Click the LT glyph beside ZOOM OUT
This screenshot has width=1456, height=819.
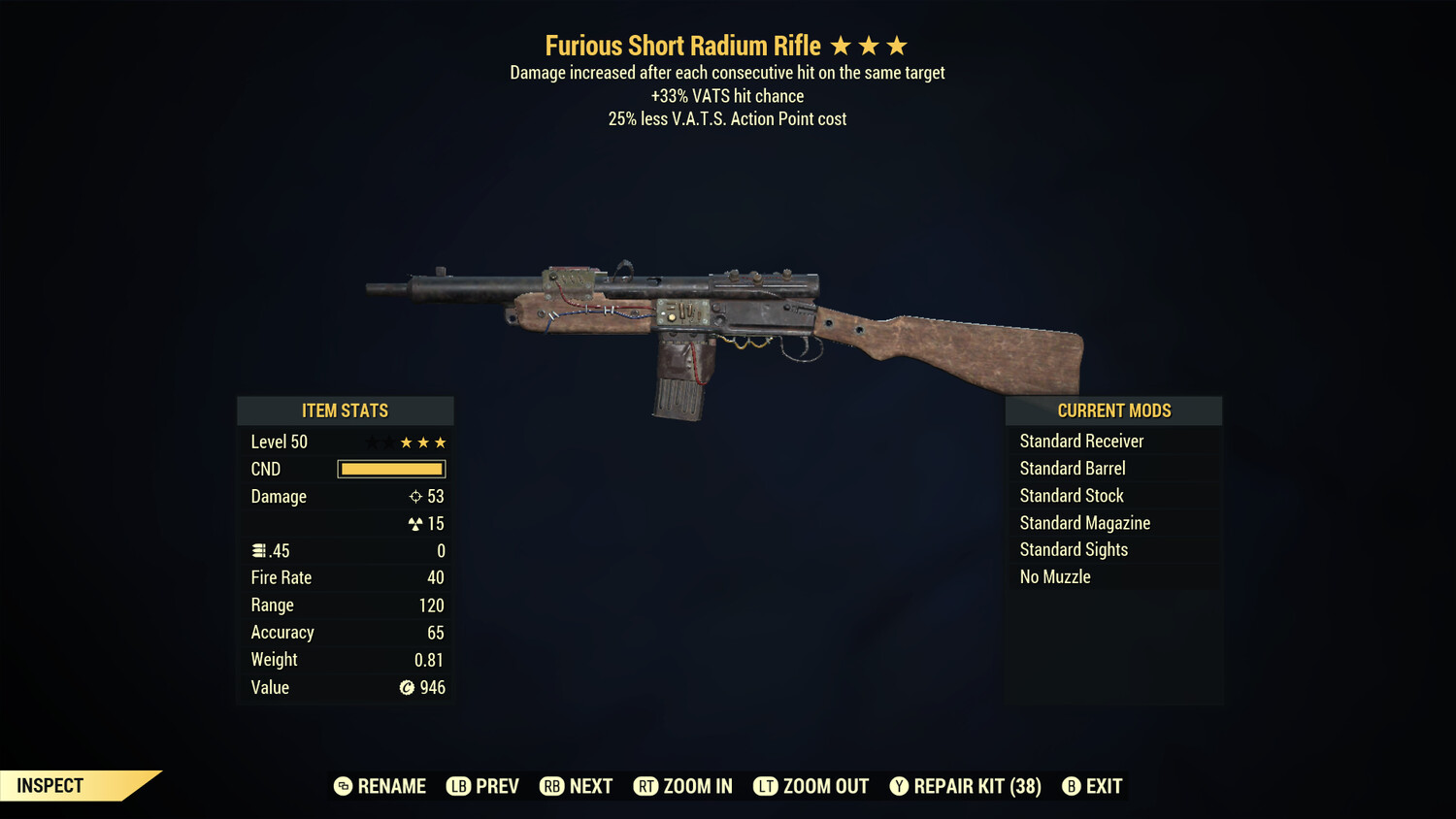coord(765,786)
